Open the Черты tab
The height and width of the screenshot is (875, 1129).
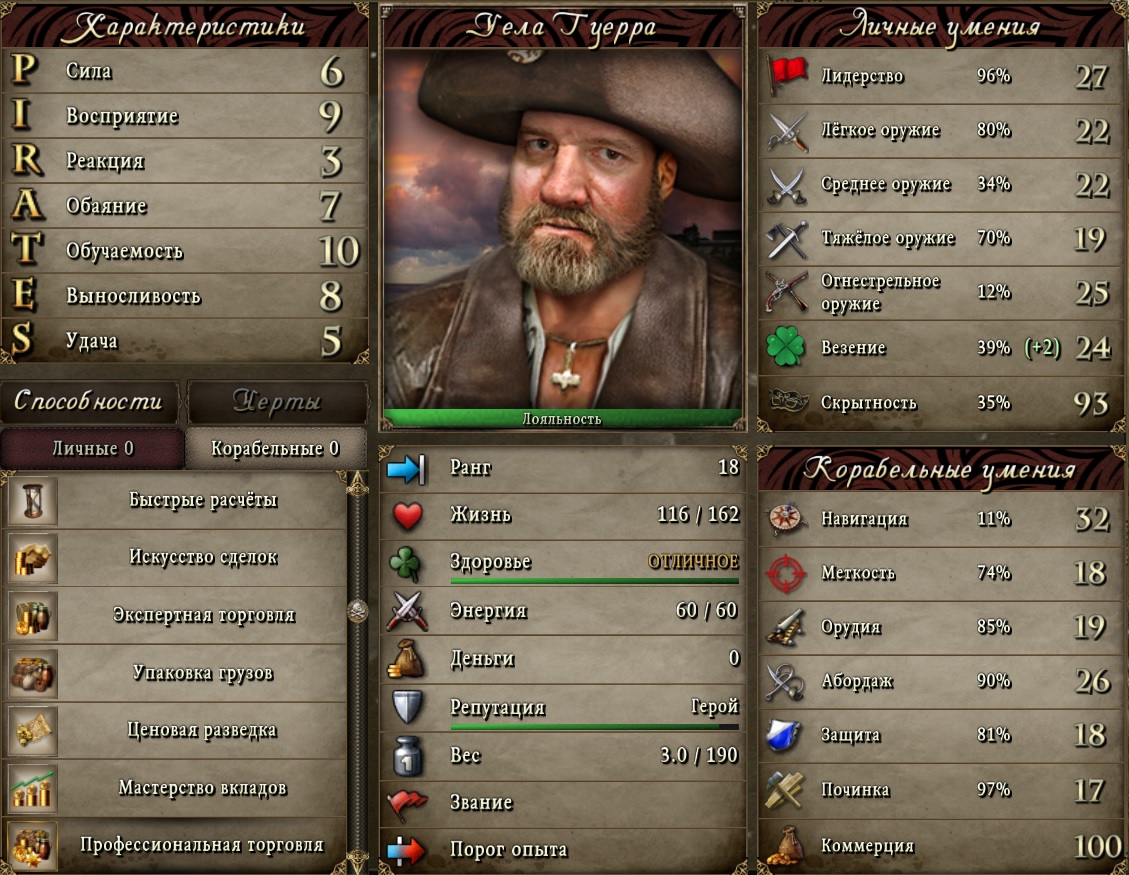click(x=277, y=402)
